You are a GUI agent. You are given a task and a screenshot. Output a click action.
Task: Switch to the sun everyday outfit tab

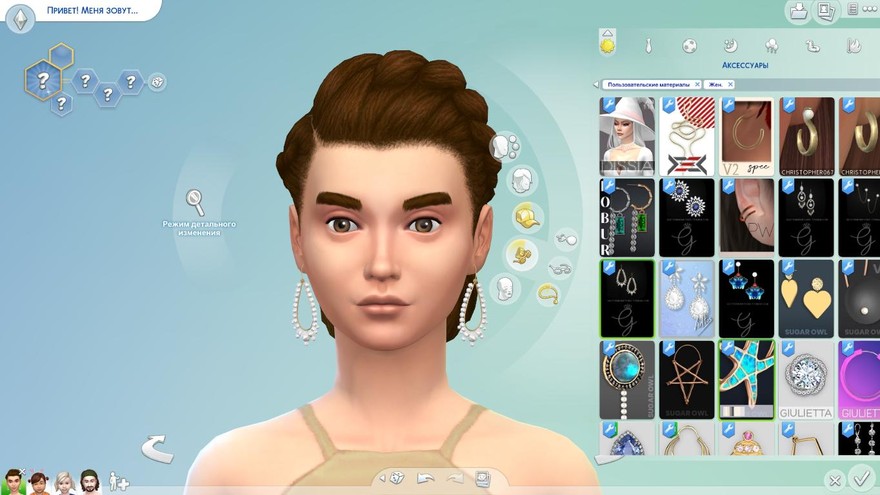[607, 44]
